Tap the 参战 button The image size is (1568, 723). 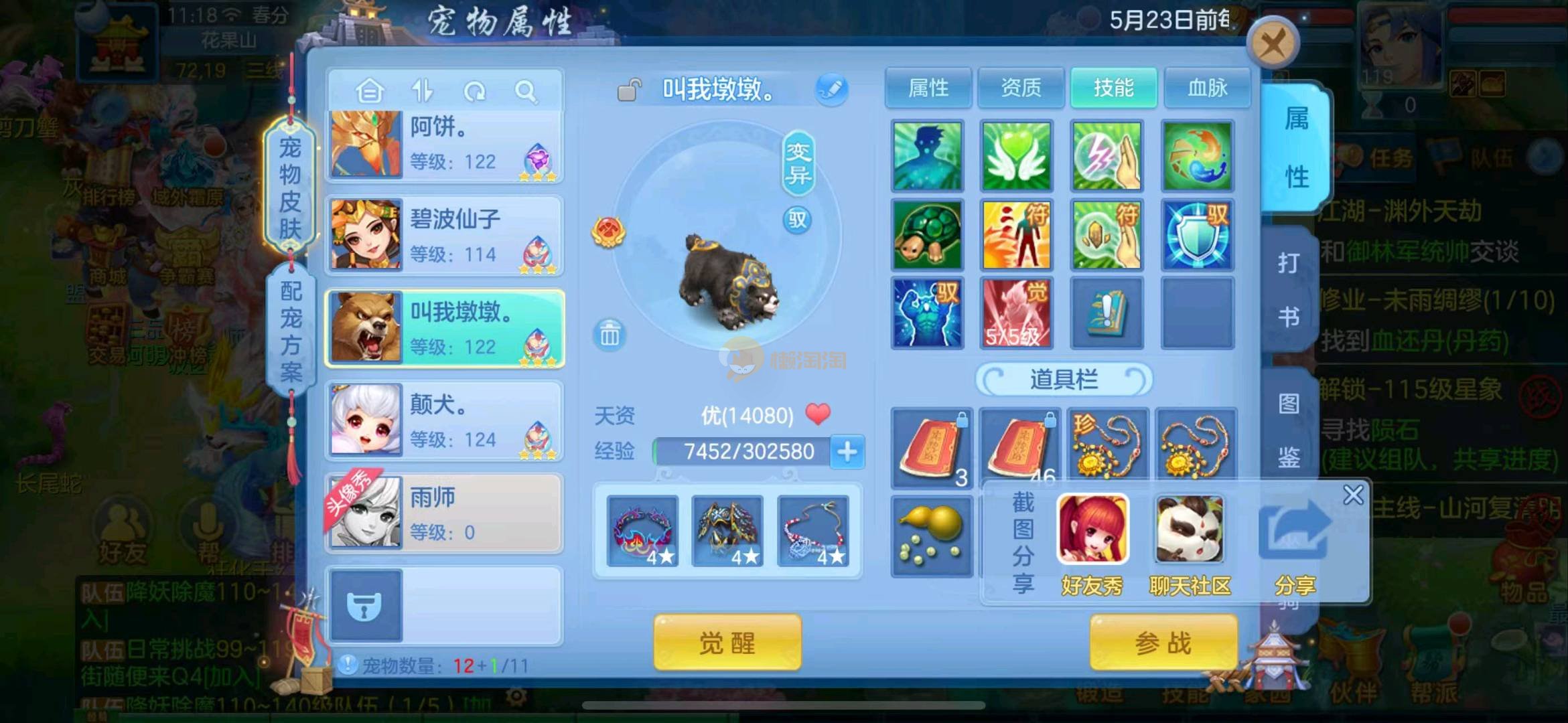[1163, 643]
